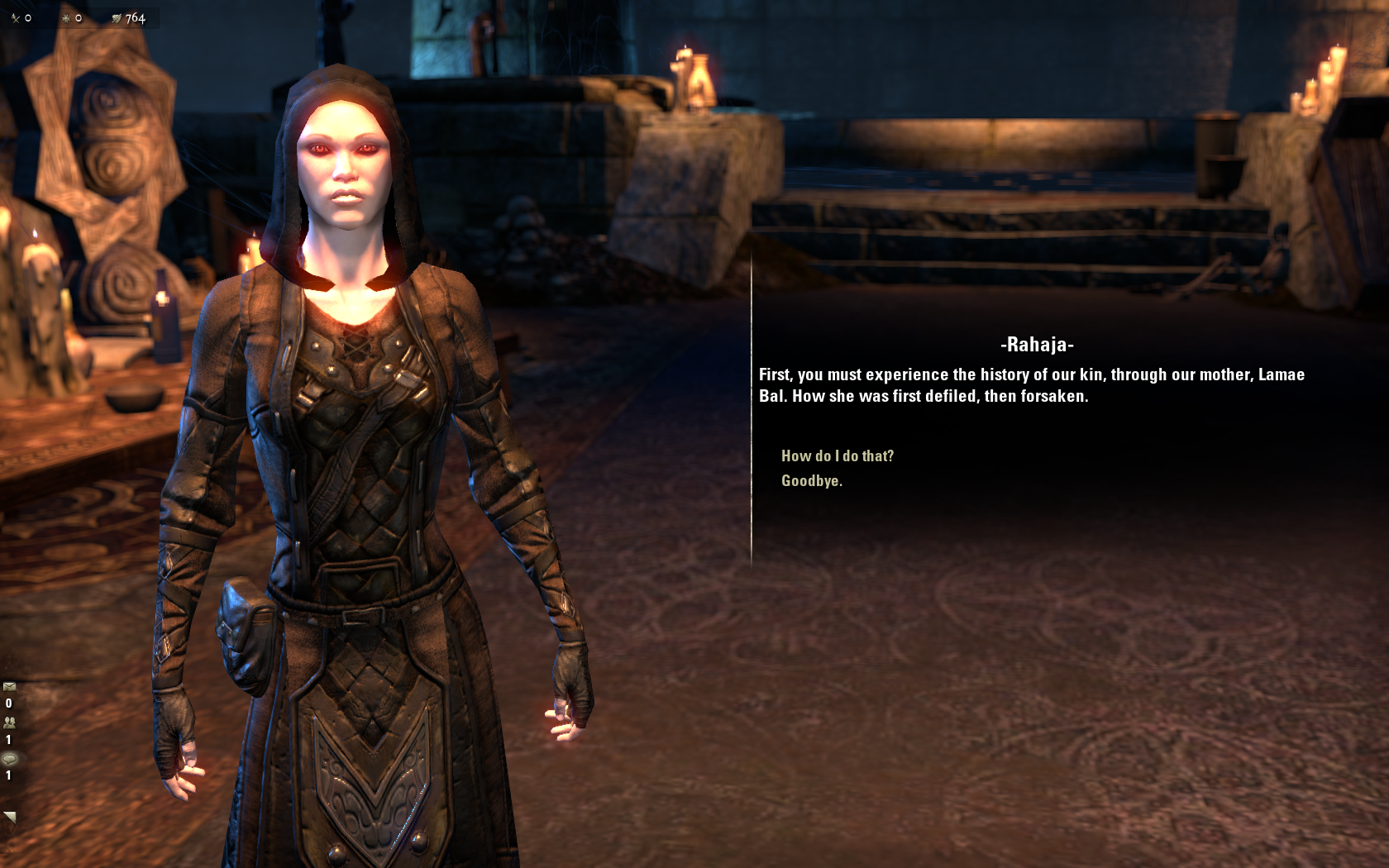Image resolution: width=1389 pixels, height=868 pixels.
Task: Open the mail envelope icon
Action: 9,686
